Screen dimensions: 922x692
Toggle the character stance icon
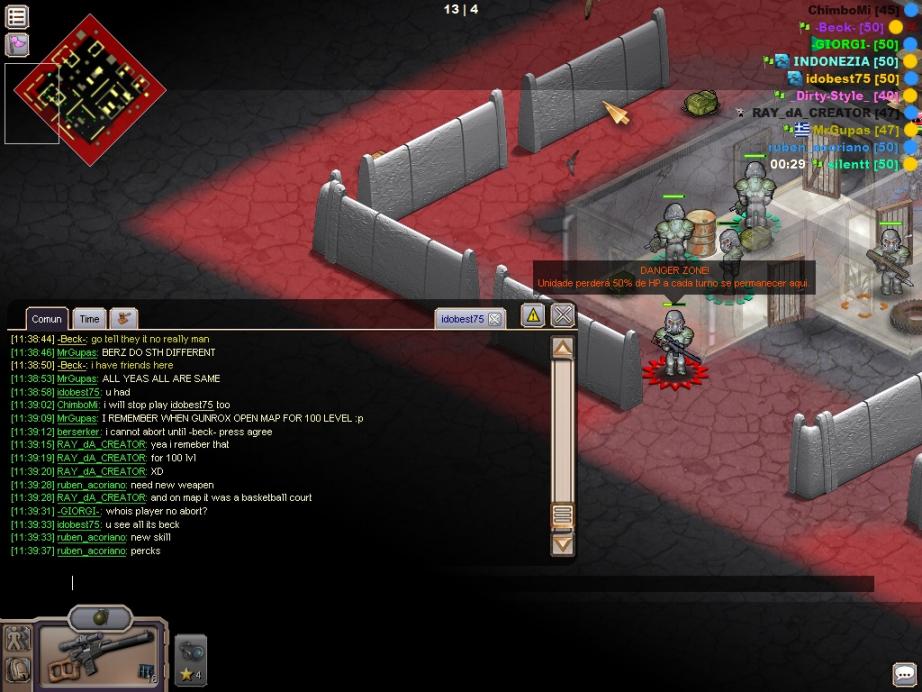(17, 638)
